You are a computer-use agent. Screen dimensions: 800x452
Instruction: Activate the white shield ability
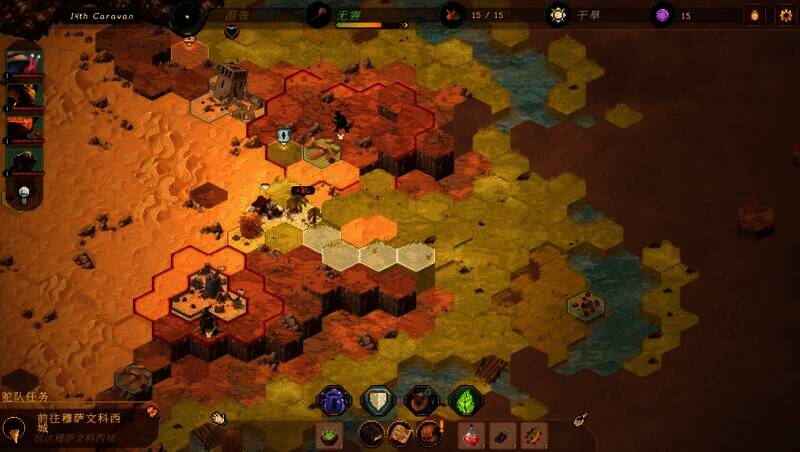coord(378,401)
